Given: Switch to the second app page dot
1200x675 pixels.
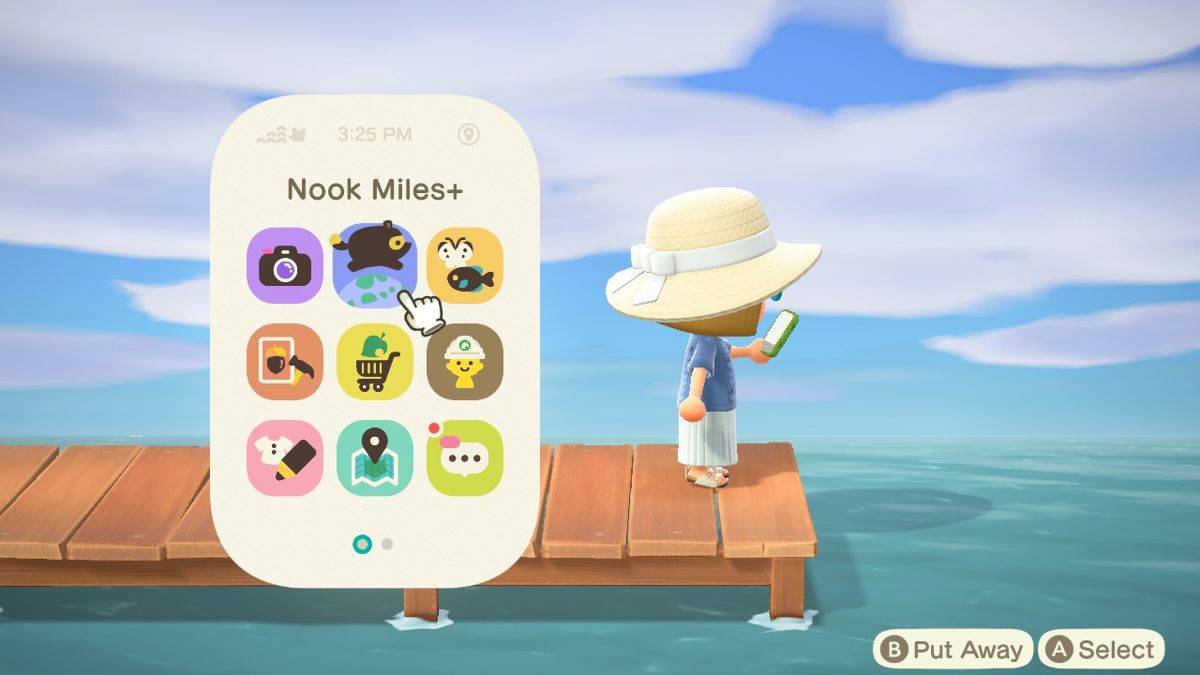Looking at the screenshot, I should tap(387, 544).
